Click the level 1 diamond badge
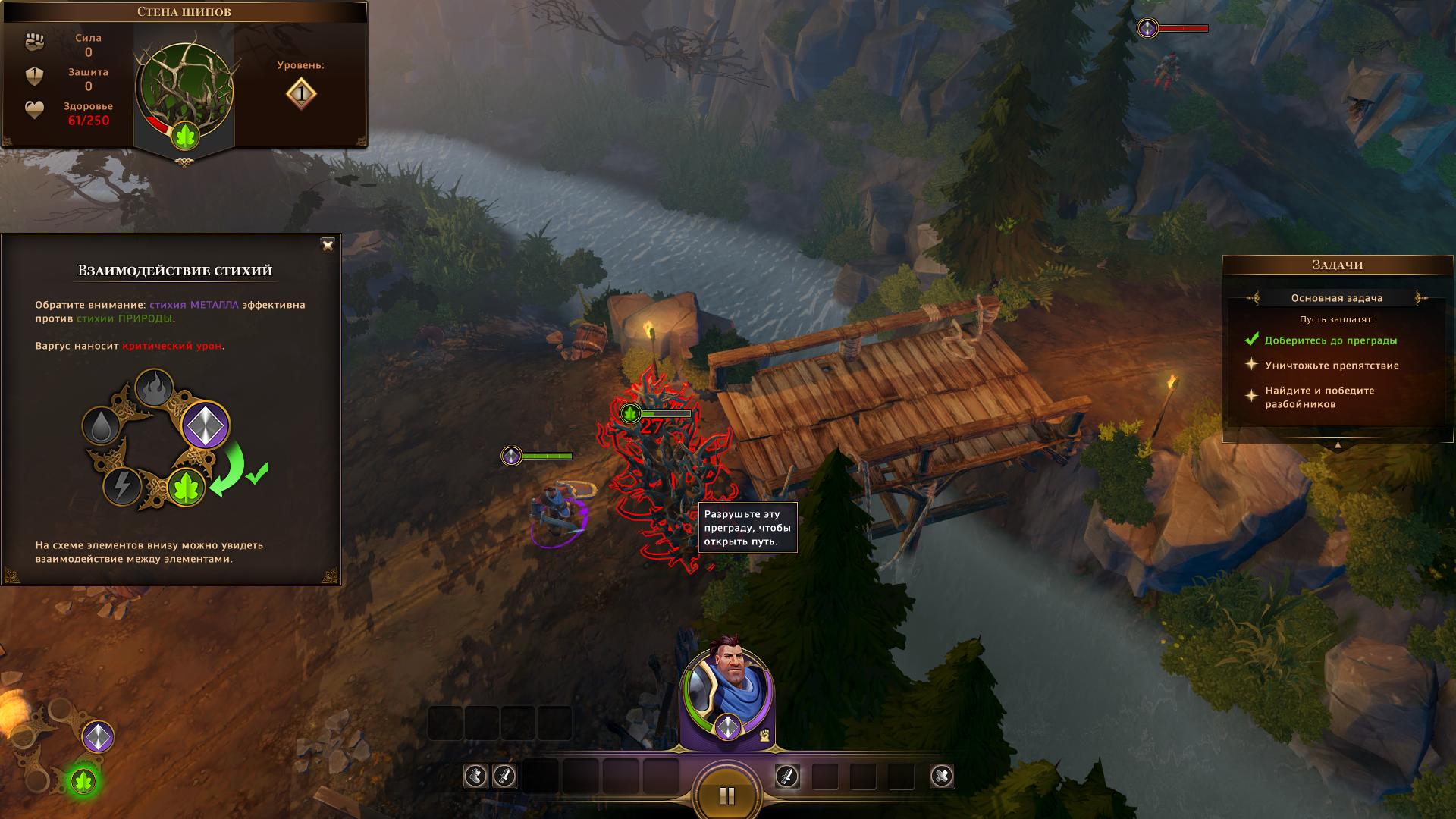Viewport: 1456px width, 819px height. tap(301, 93)
